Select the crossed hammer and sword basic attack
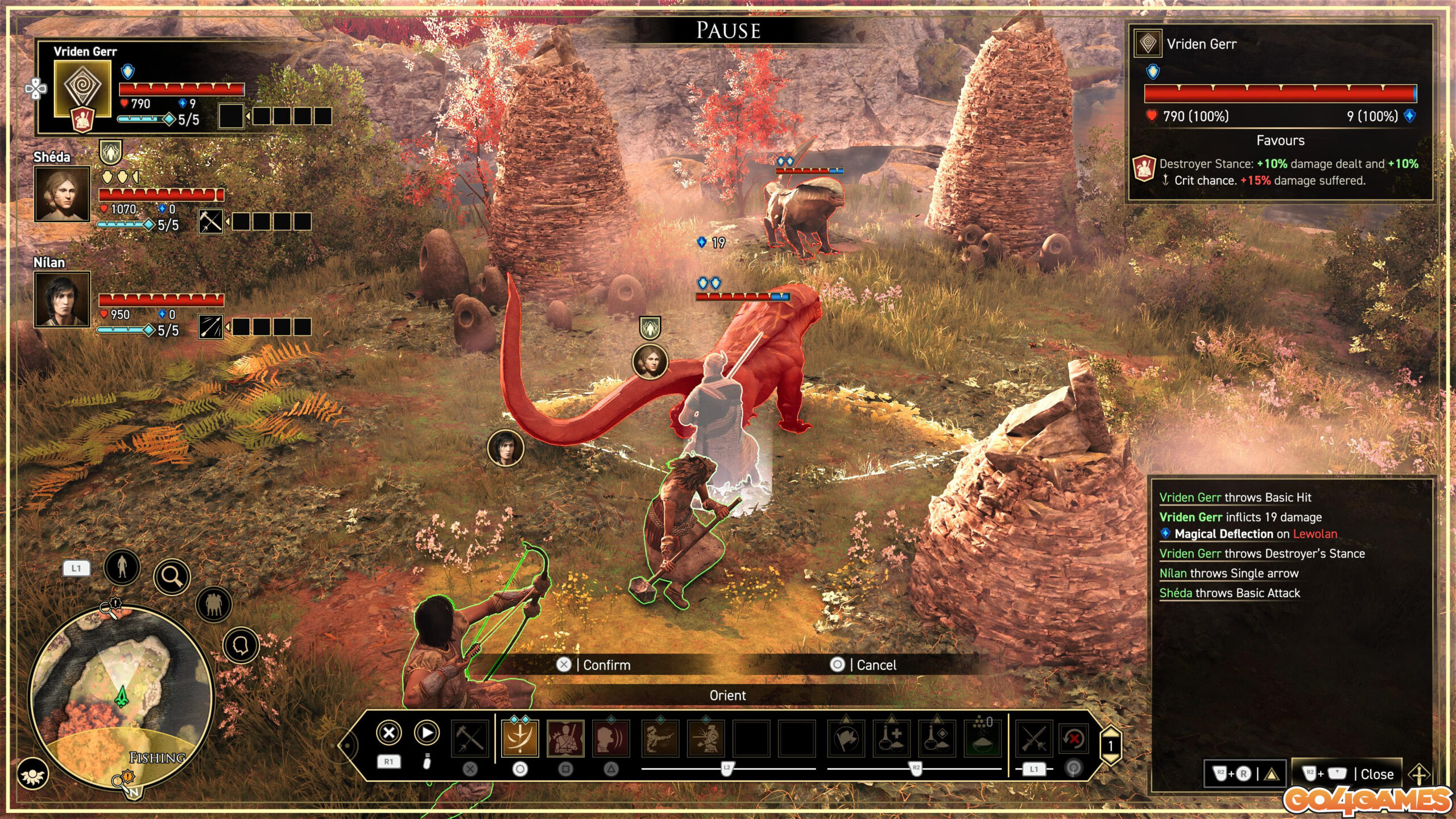Viewport: 1456px width, 819px height. pyautogui.click(x=470, y=738)
